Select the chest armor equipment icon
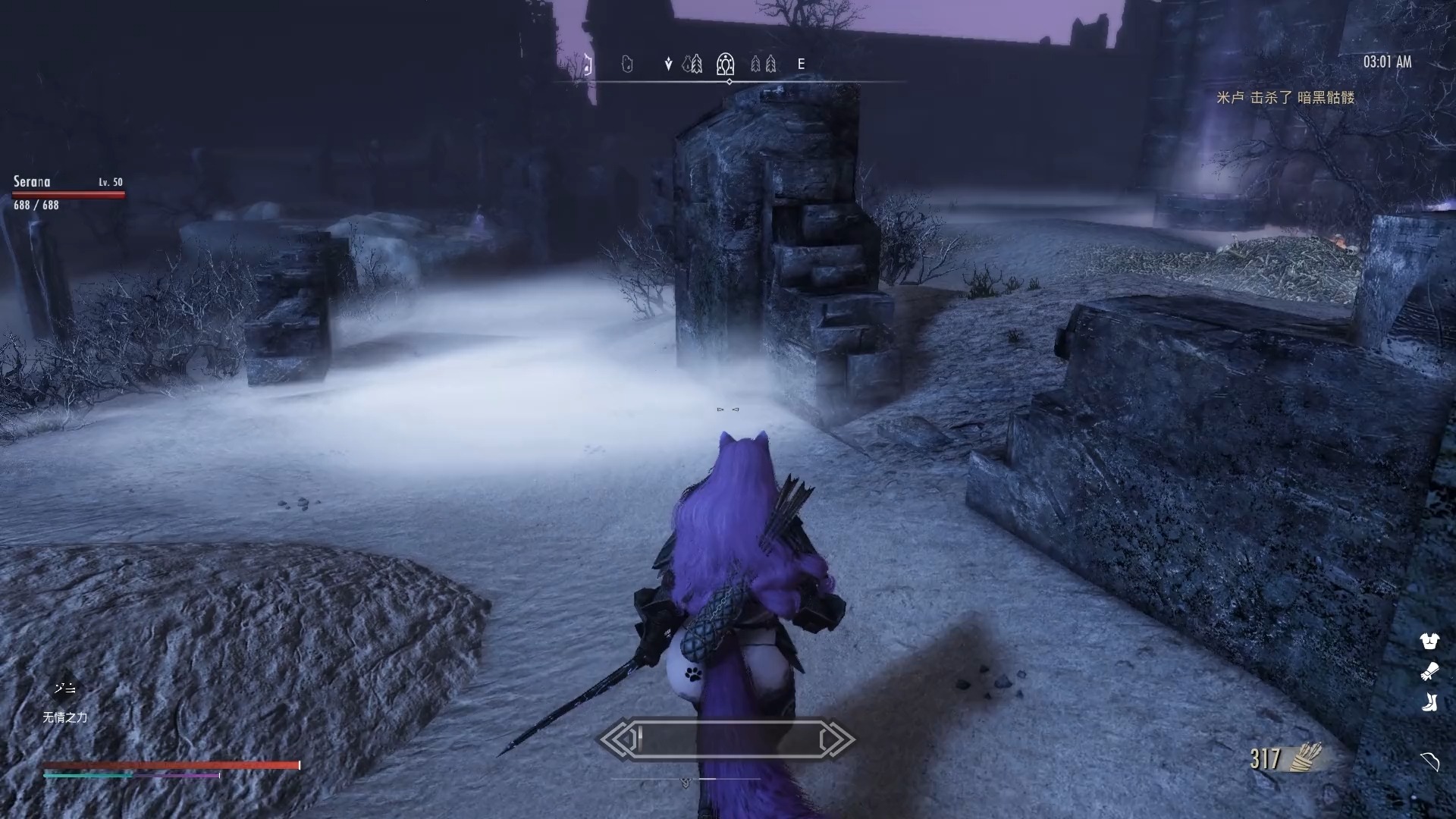 coord(1429,642)
